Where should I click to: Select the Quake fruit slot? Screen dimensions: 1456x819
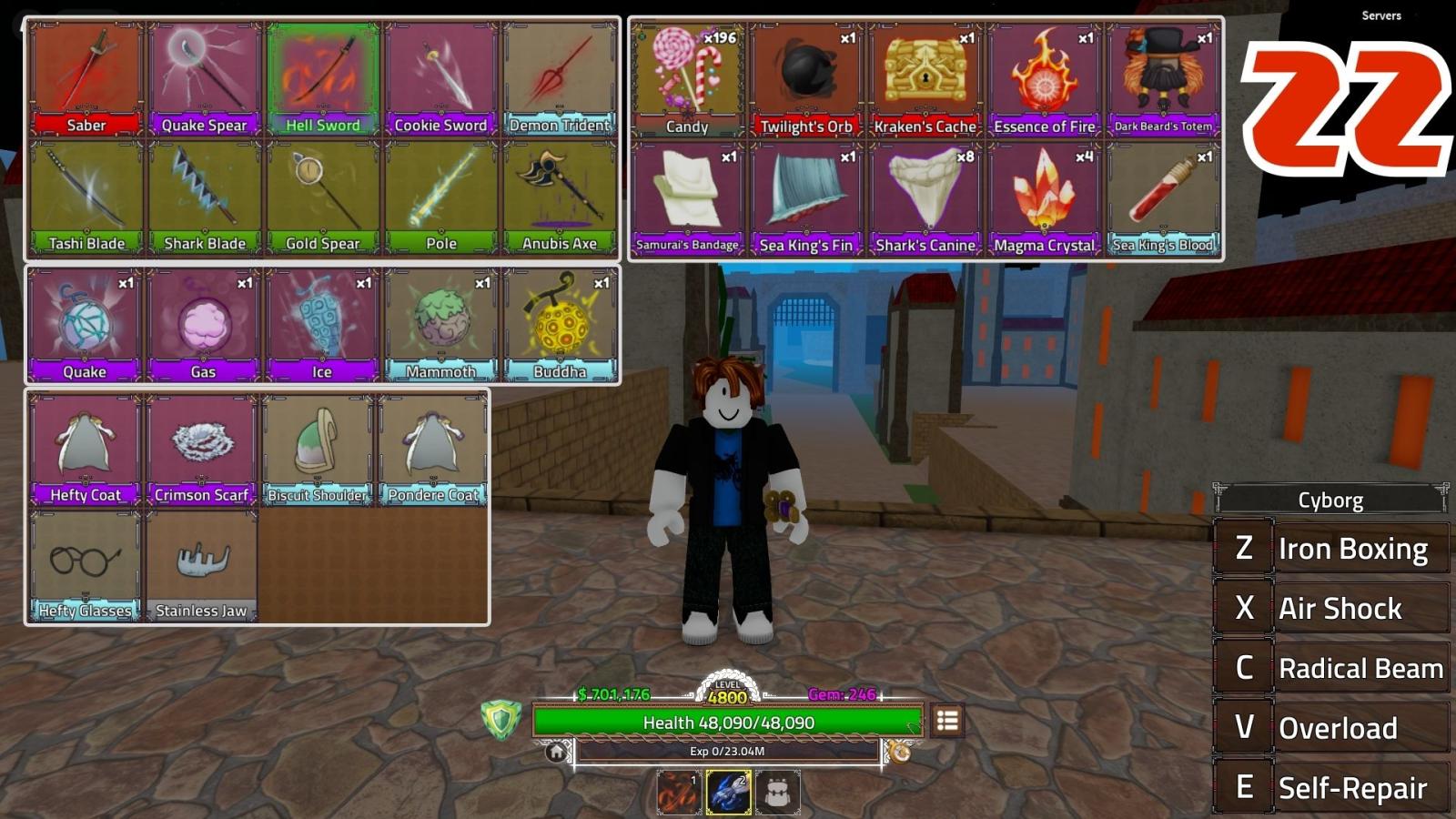coord(85,324)
